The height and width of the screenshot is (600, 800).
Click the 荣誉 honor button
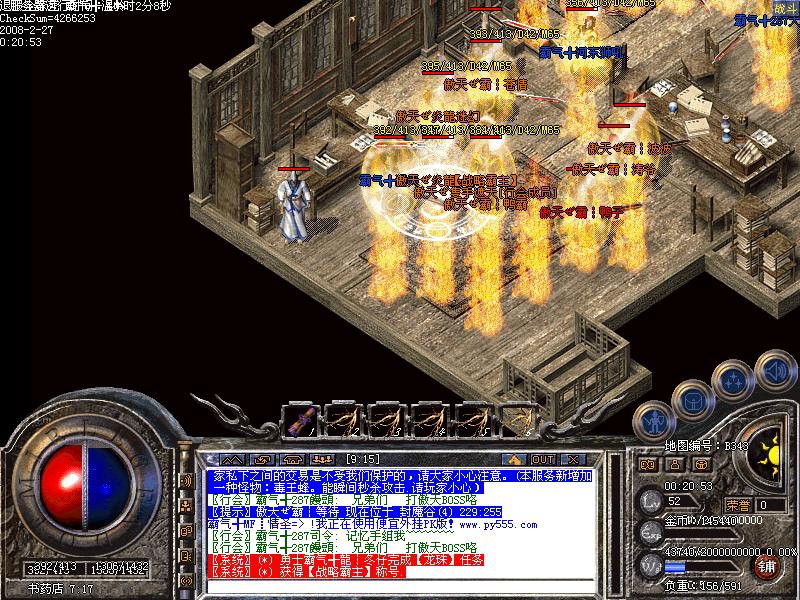coord(738,504)
